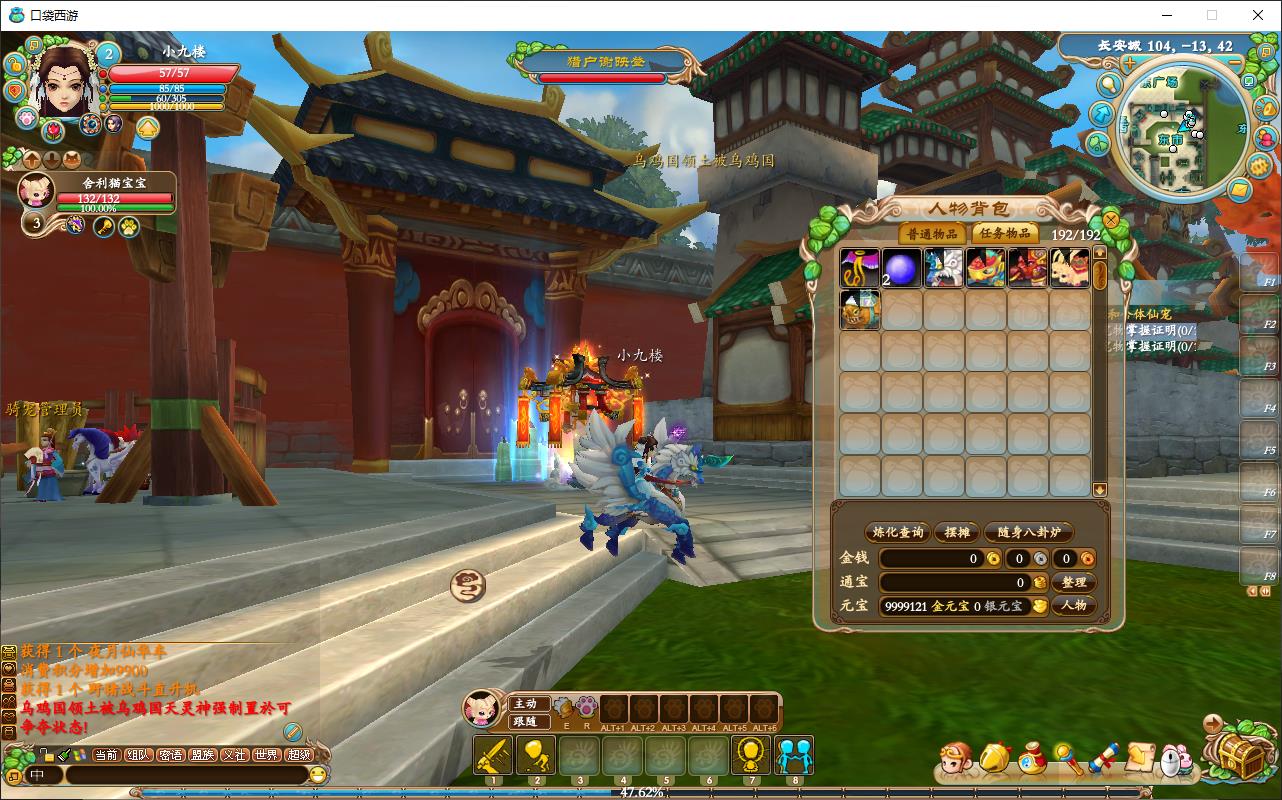Open the 人物 character button
The image size is (1282, 800).
(x=1073, y=605)
